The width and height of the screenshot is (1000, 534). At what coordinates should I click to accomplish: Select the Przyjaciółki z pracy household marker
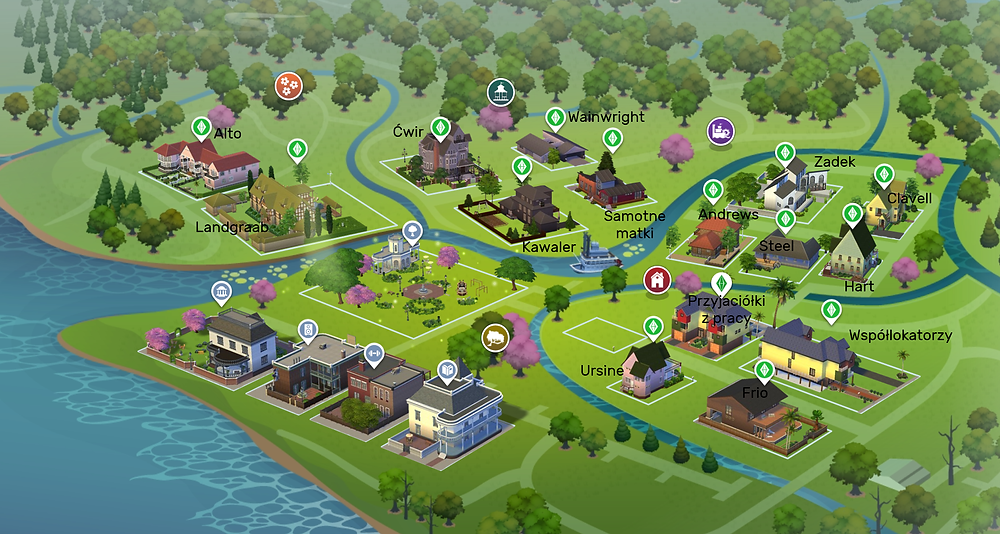click(x=720, y=283)
